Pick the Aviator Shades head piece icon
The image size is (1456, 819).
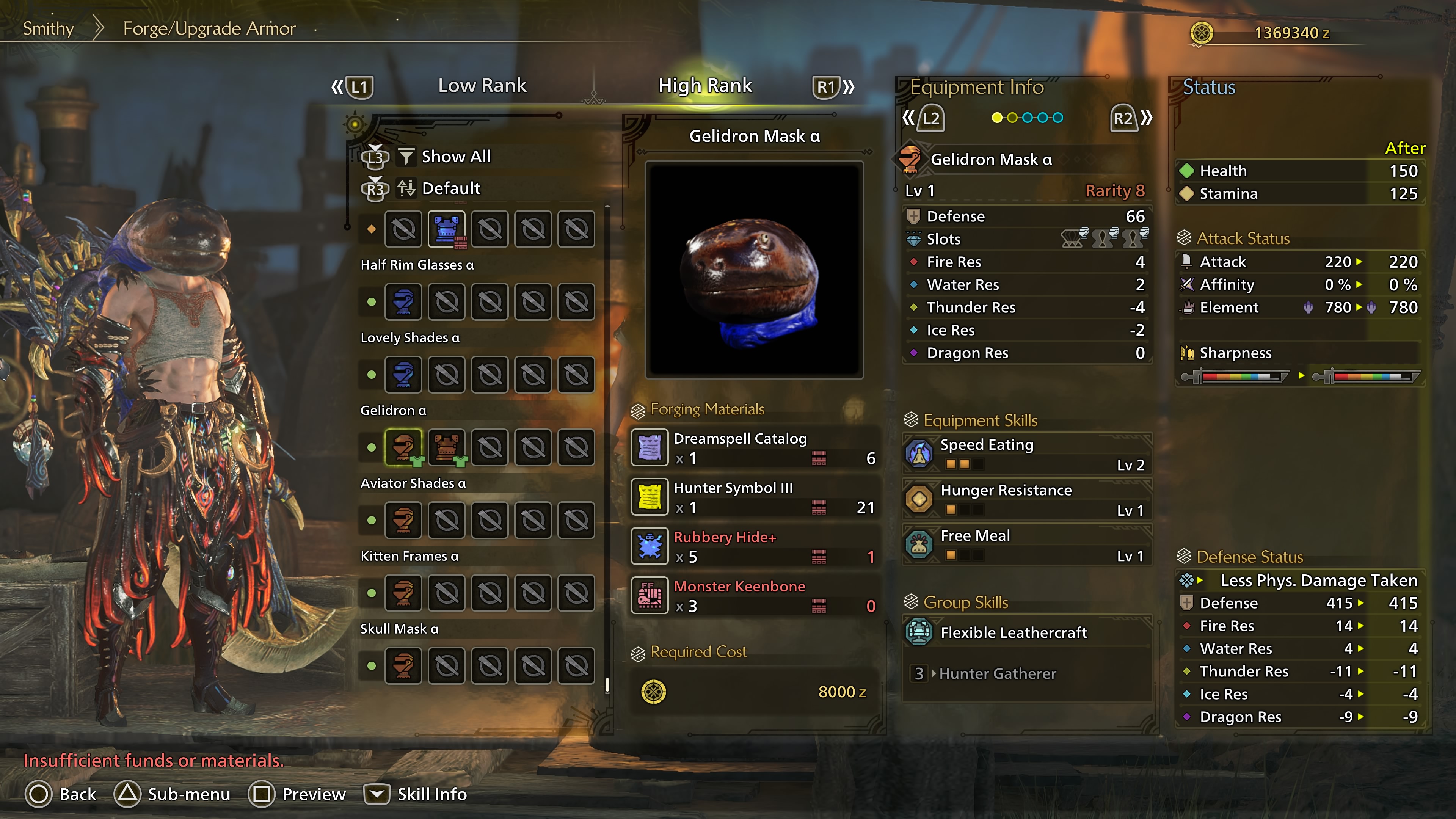pos(403,520)
